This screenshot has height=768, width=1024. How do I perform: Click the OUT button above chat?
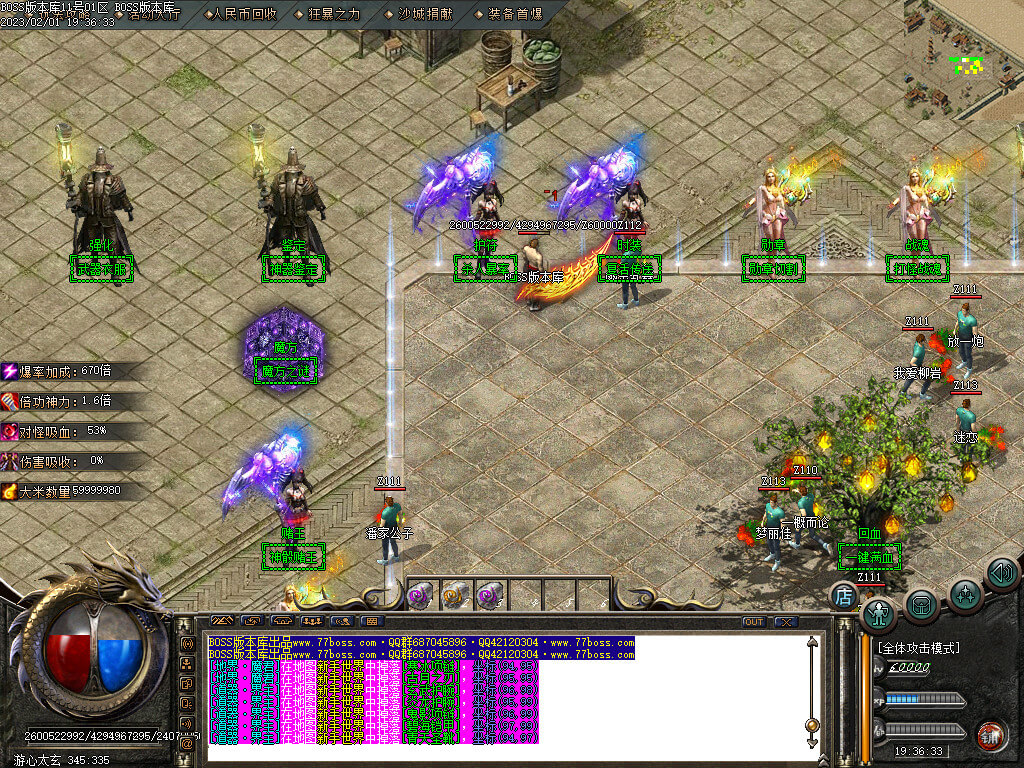[753, 622]
